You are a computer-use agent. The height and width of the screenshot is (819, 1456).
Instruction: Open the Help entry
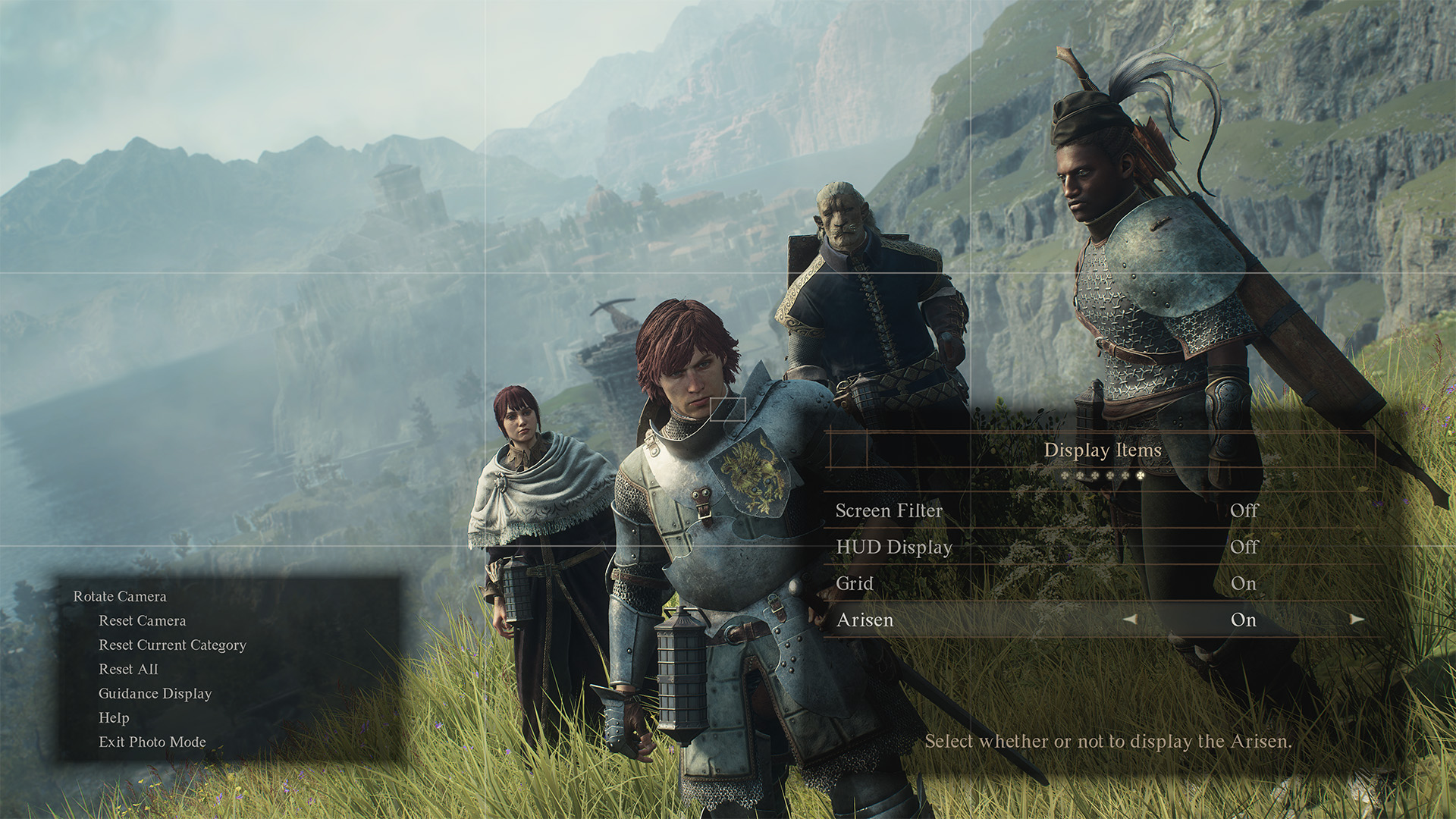point(114,718)
